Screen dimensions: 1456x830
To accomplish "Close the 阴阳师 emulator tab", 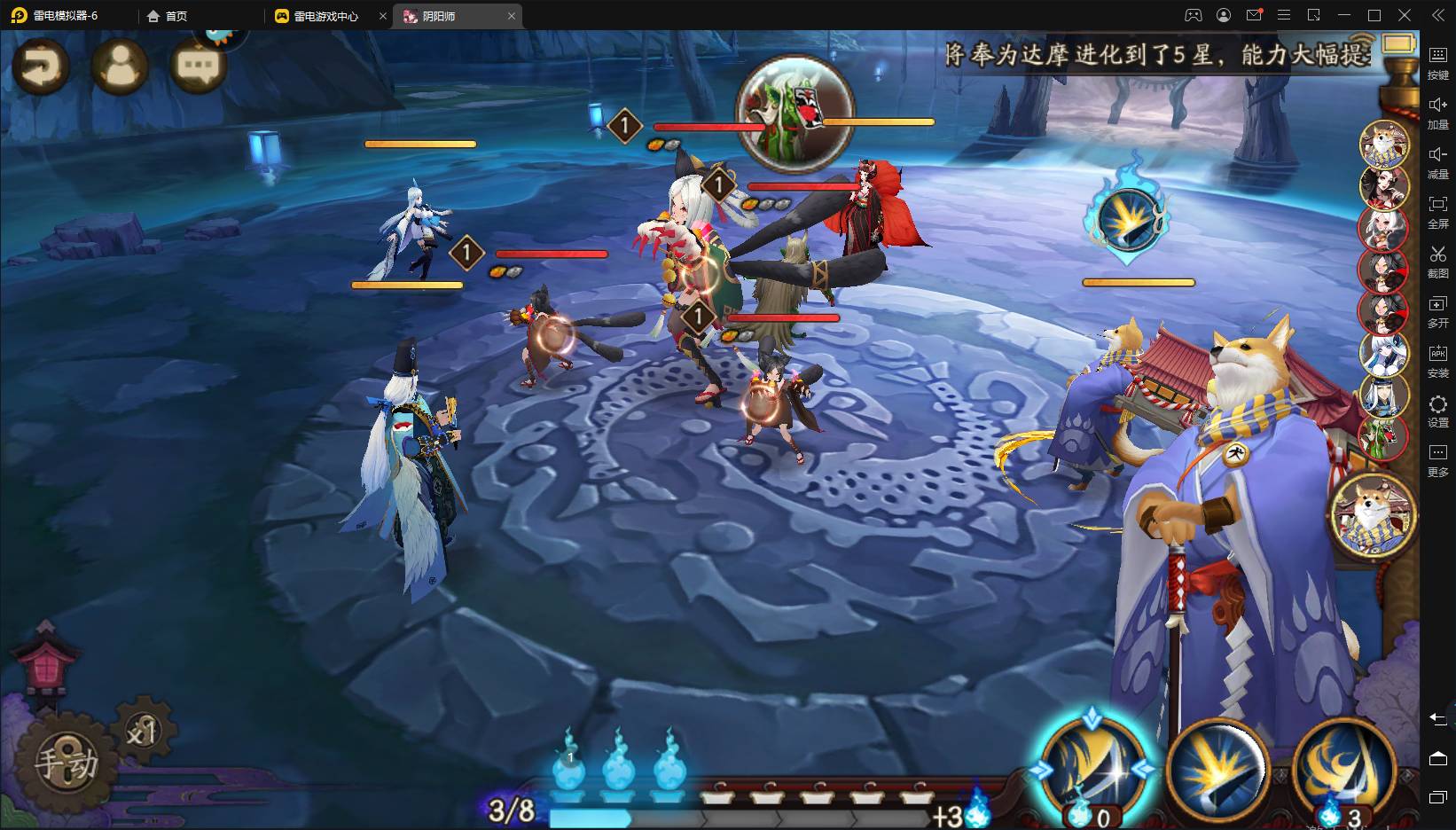I will [512, 16].
